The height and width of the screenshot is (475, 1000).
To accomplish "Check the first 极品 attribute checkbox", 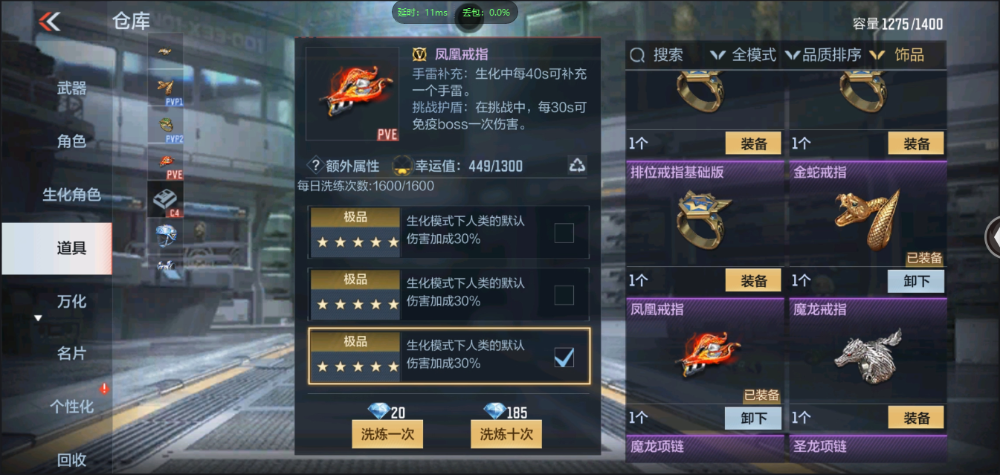I will pyautogui.click(x=564, y=233).
